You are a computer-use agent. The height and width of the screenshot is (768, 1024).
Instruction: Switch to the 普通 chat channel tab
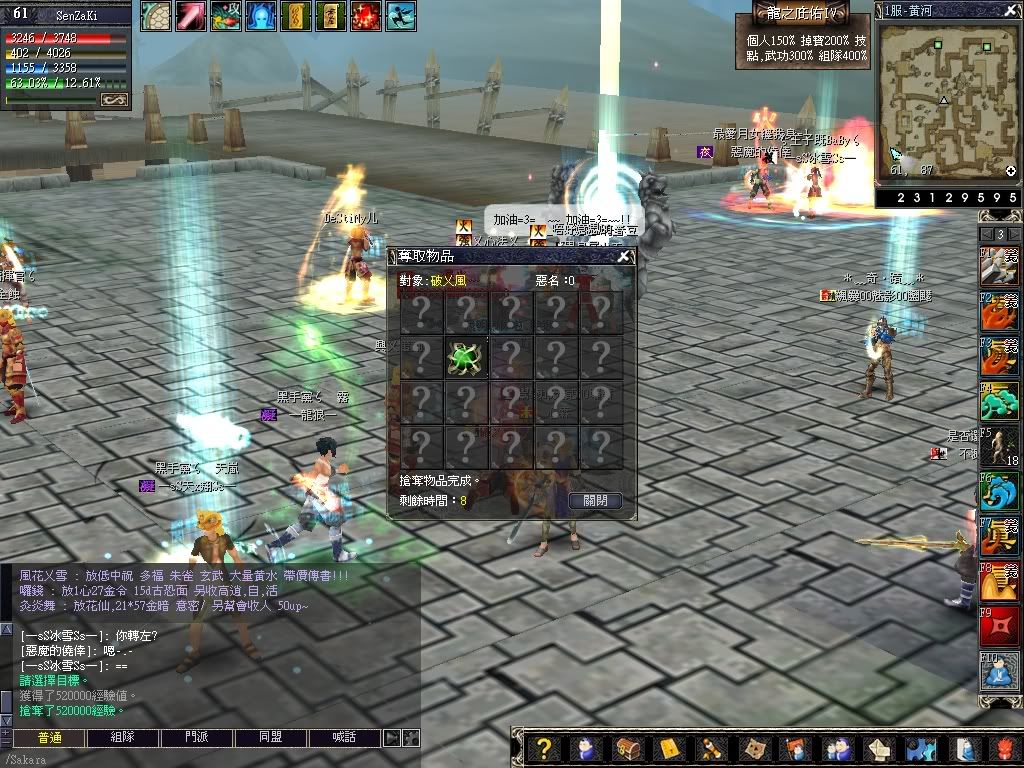click(50, 738)
